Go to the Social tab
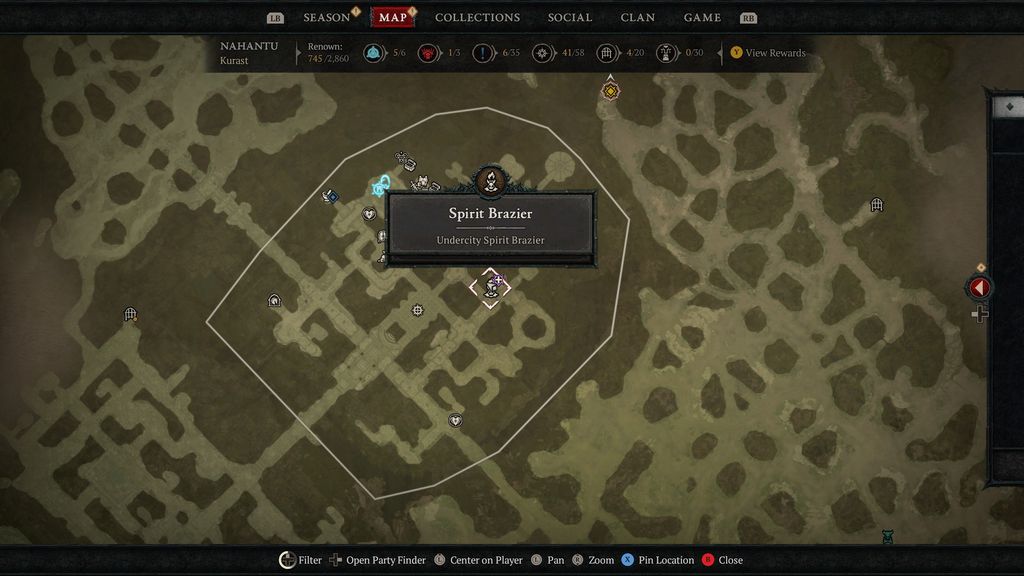The width and height of the screenshot is (1024, 576). tap(570, 17)
